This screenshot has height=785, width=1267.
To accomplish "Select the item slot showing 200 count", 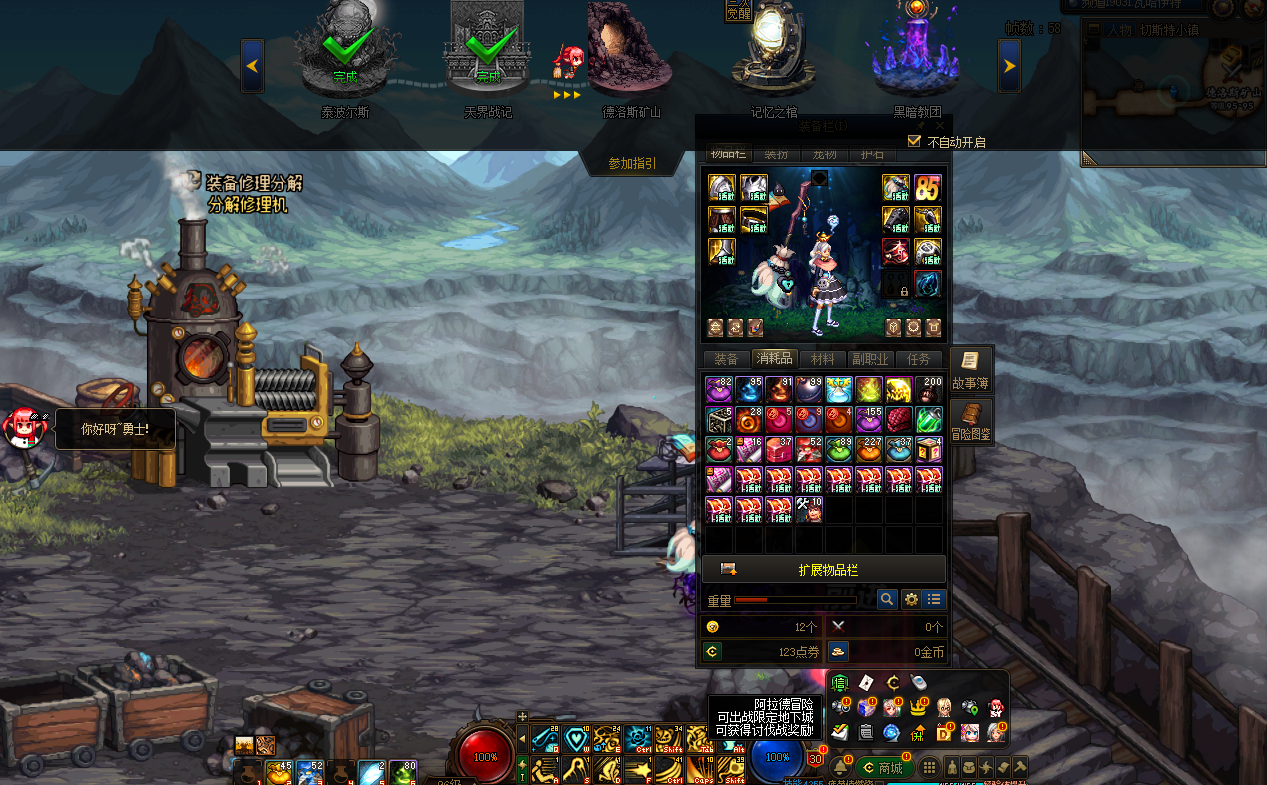I will click(929, 390).
